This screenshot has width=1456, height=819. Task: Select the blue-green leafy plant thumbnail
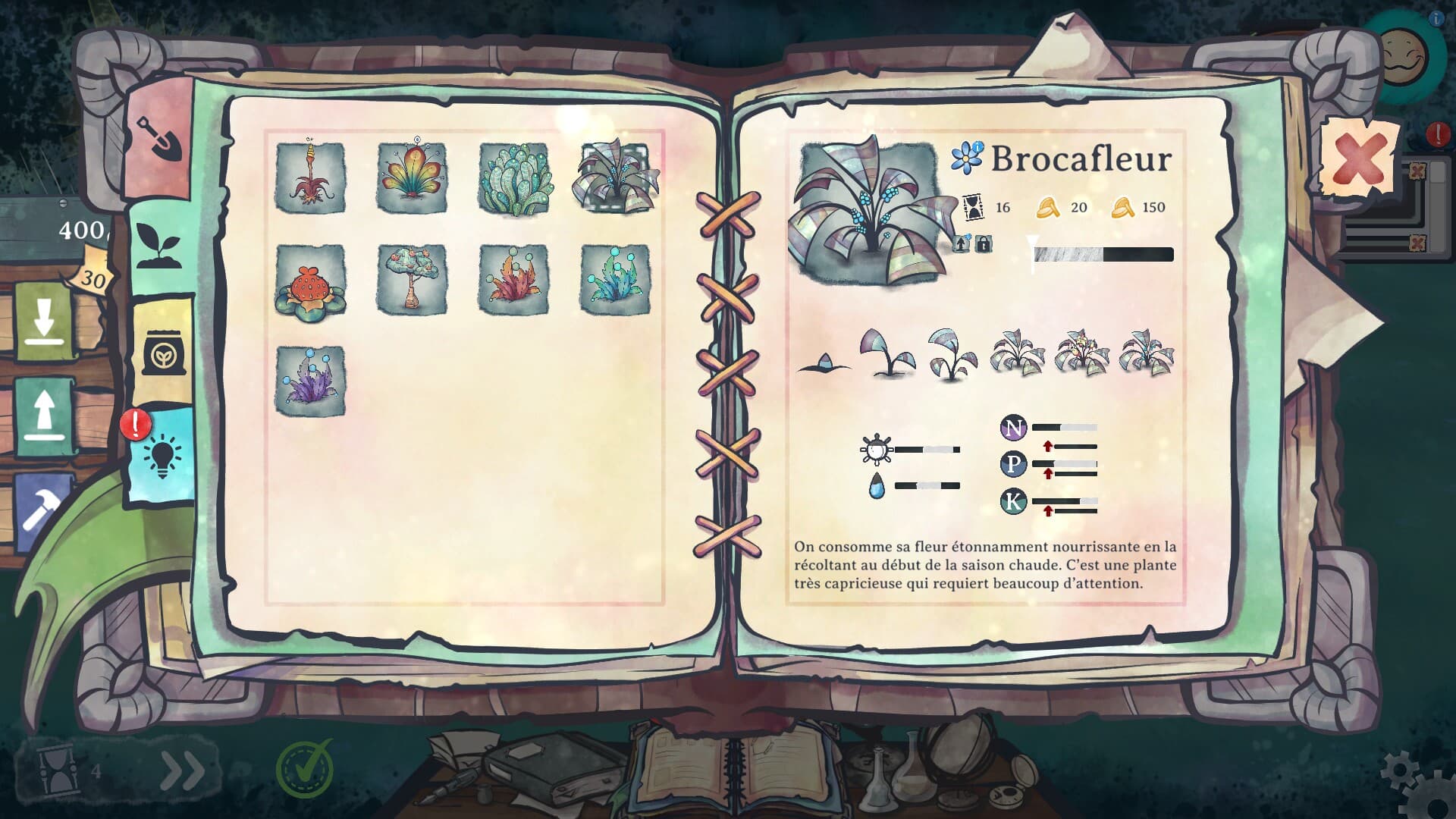[x=614, y=280]
